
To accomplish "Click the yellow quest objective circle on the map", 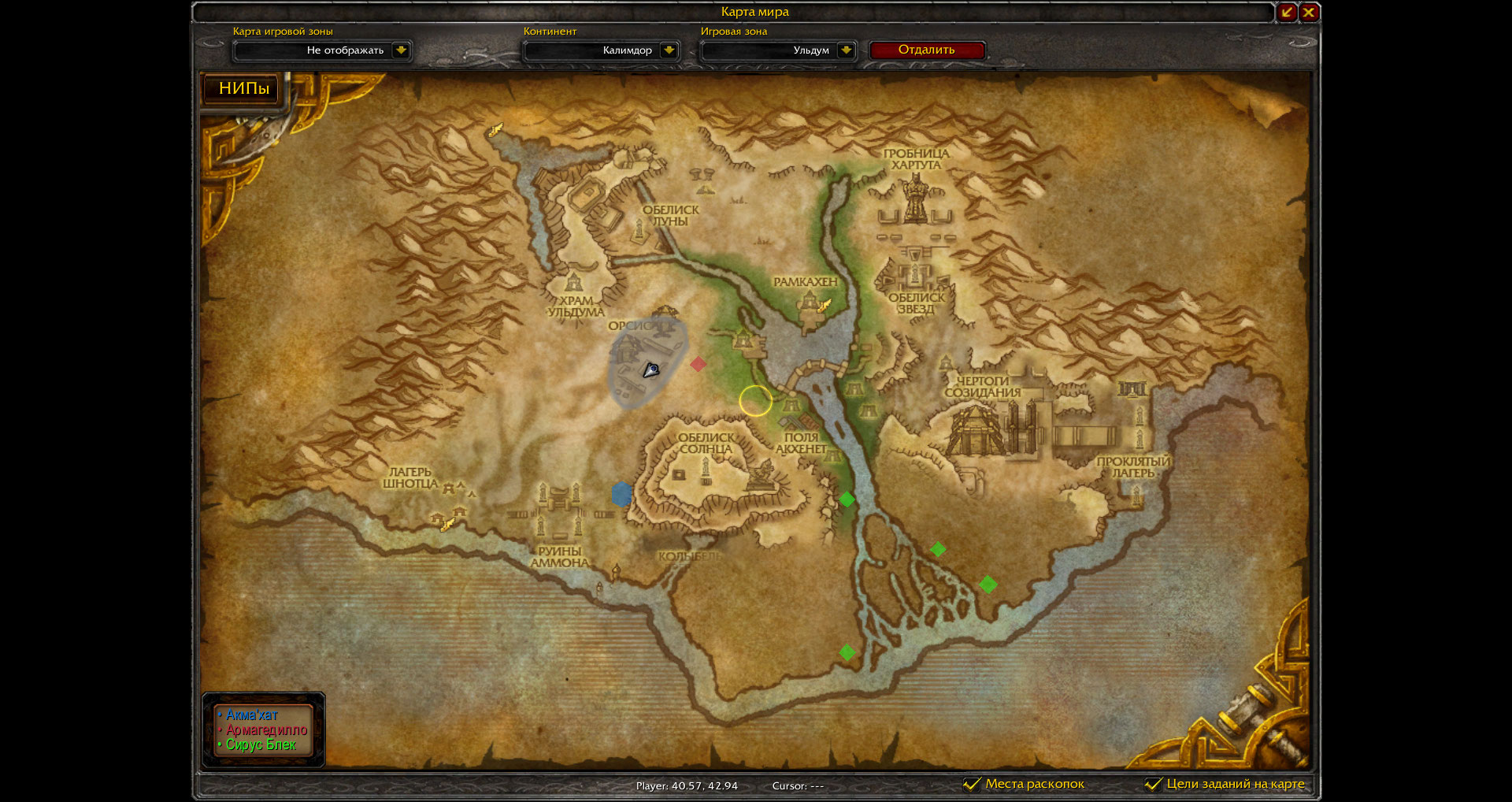I will [x=756, y=401].
